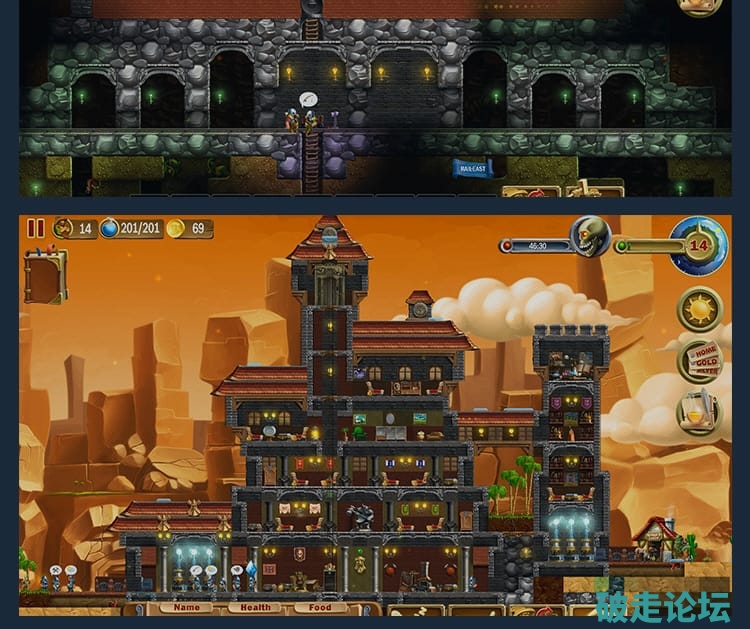The height and width of the screenshot is (629, 750).
Task: Open the planet level 14 globe
Action: [700, 245]
